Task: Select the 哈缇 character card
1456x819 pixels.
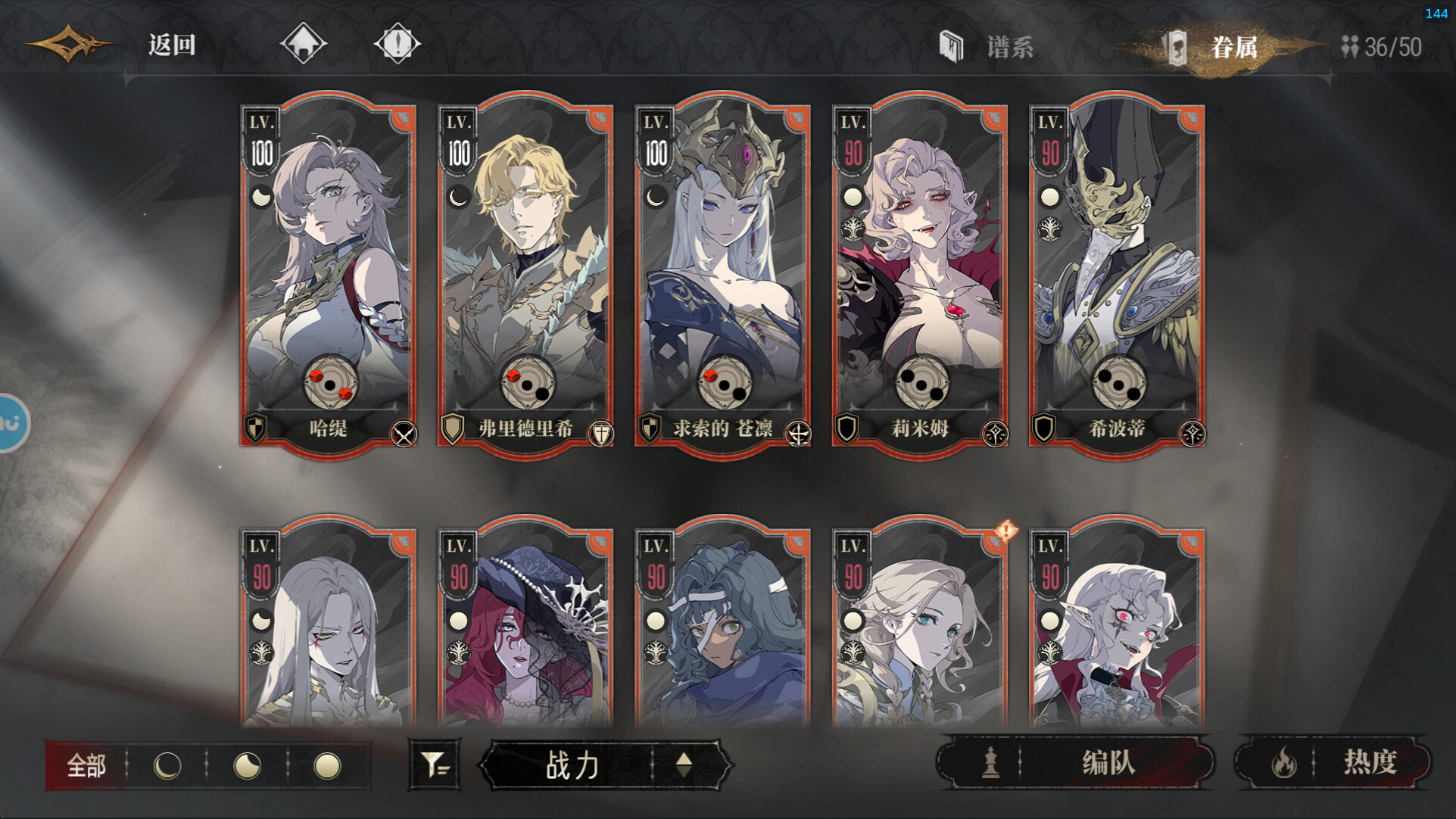Action: pyautogui.click(x=329, y=272)
